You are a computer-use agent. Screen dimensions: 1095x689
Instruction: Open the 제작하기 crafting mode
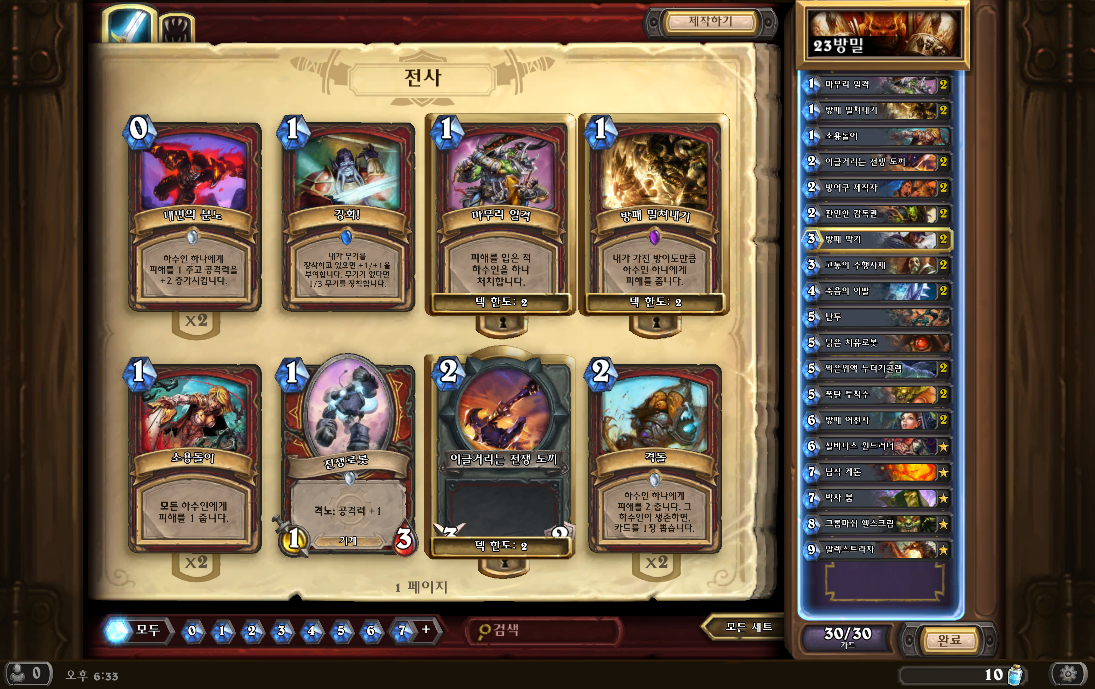(x=711, y=21)
